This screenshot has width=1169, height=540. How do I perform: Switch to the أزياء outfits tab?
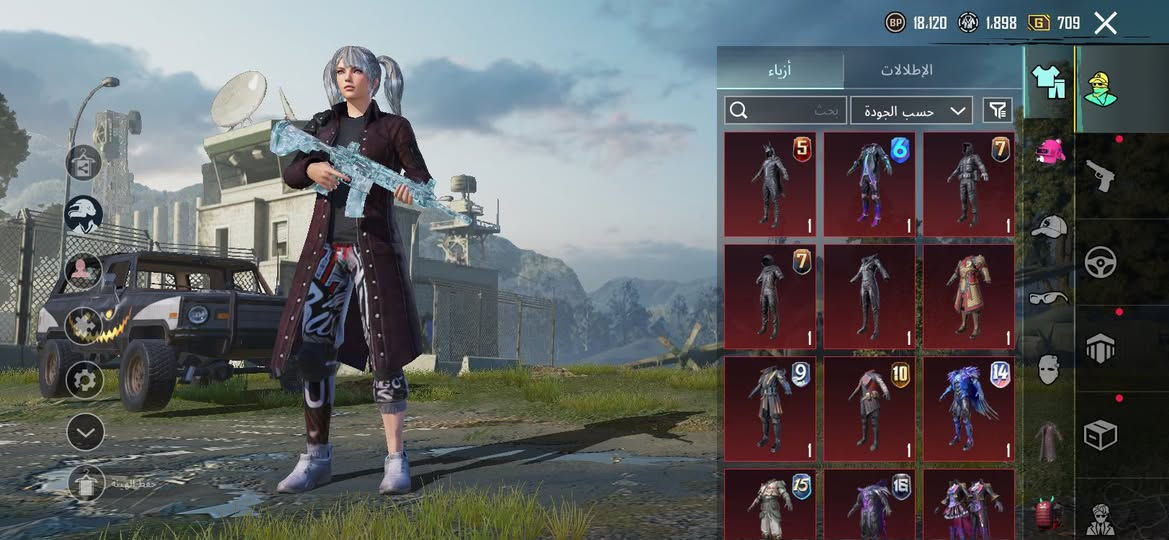click(x=782, y=70)
